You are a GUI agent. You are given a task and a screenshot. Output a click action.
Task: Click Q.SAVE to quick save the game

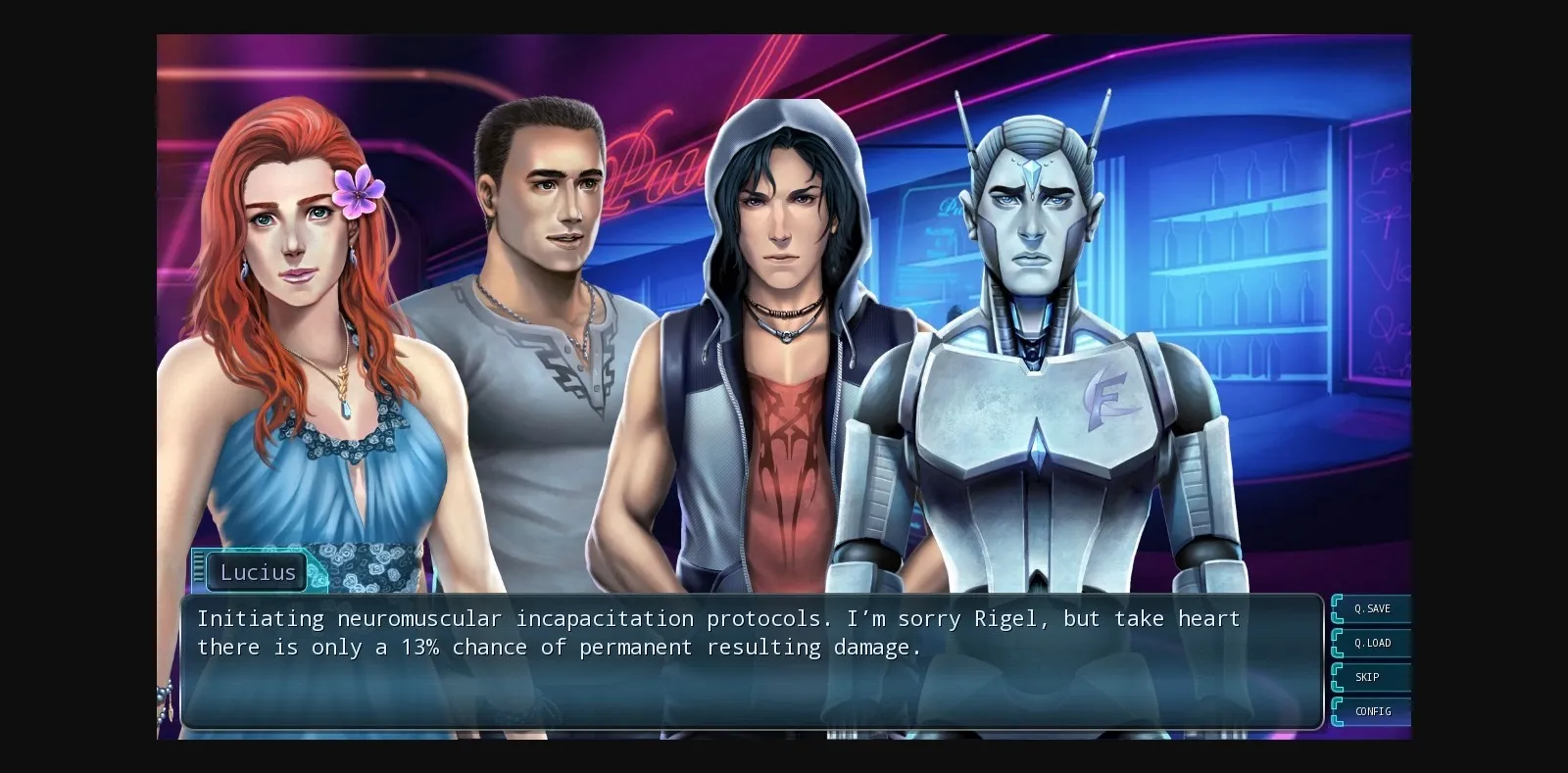point(1373,608)
